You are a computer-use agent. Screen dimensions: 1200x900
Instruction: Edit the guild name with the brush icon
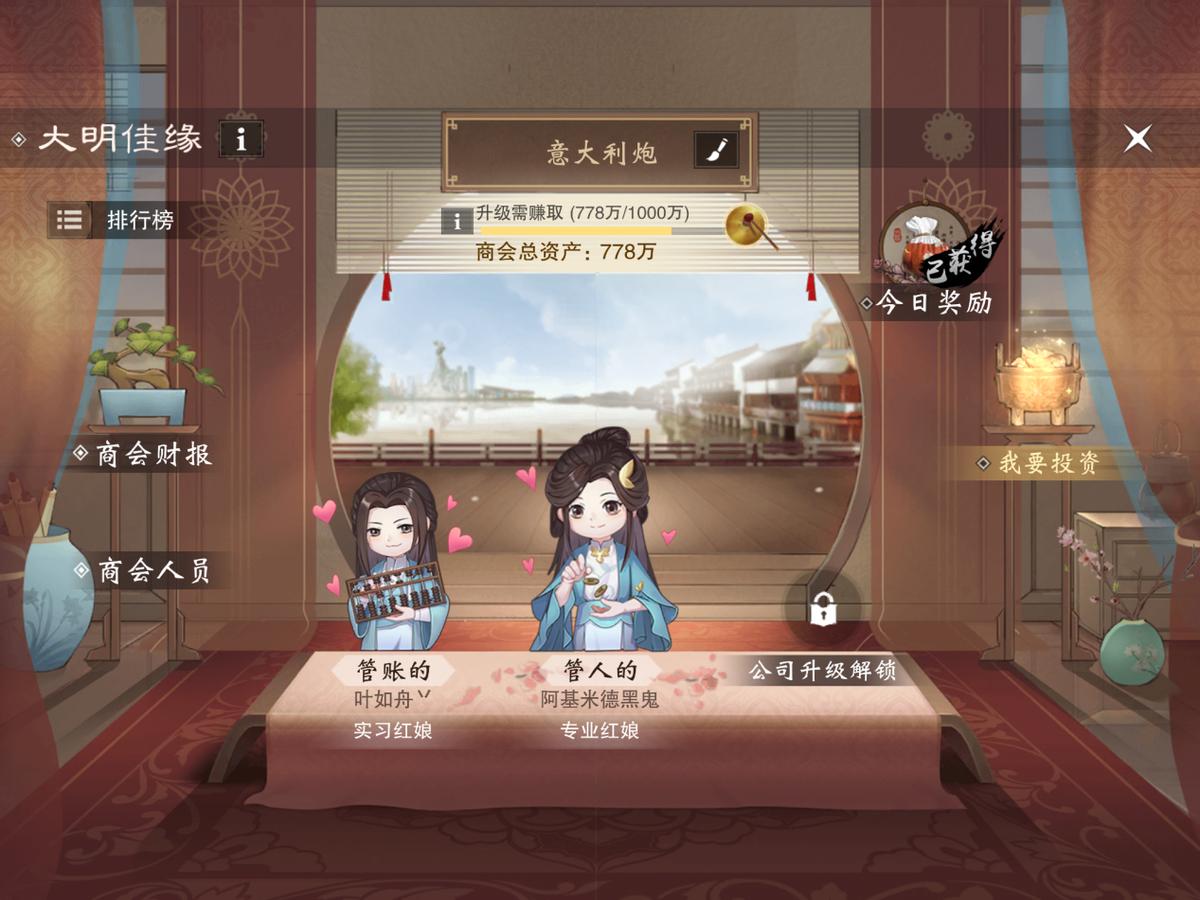715,151
